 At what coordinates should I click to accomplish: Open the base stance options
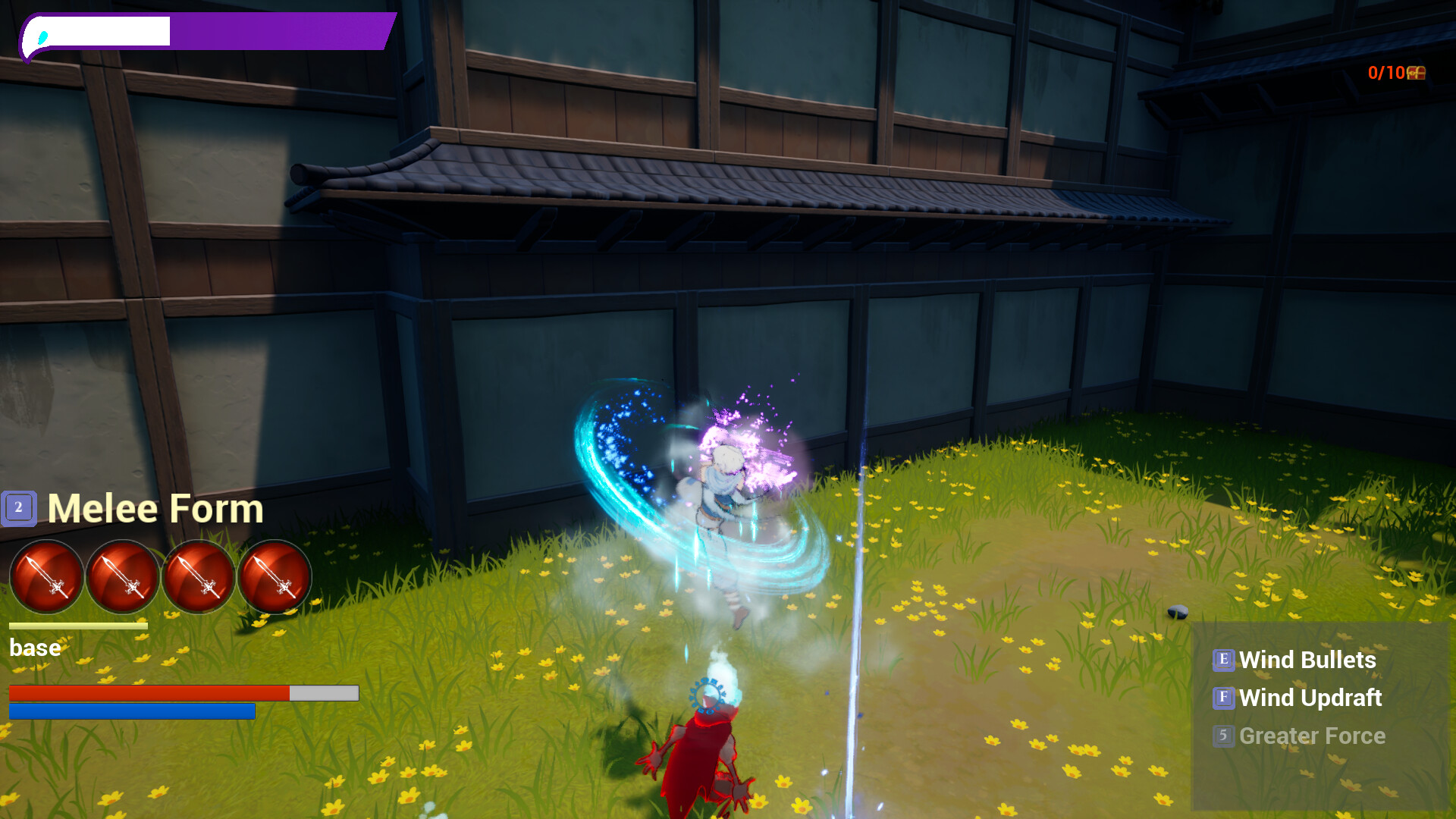pyautogui.click(x=34, y=648)
